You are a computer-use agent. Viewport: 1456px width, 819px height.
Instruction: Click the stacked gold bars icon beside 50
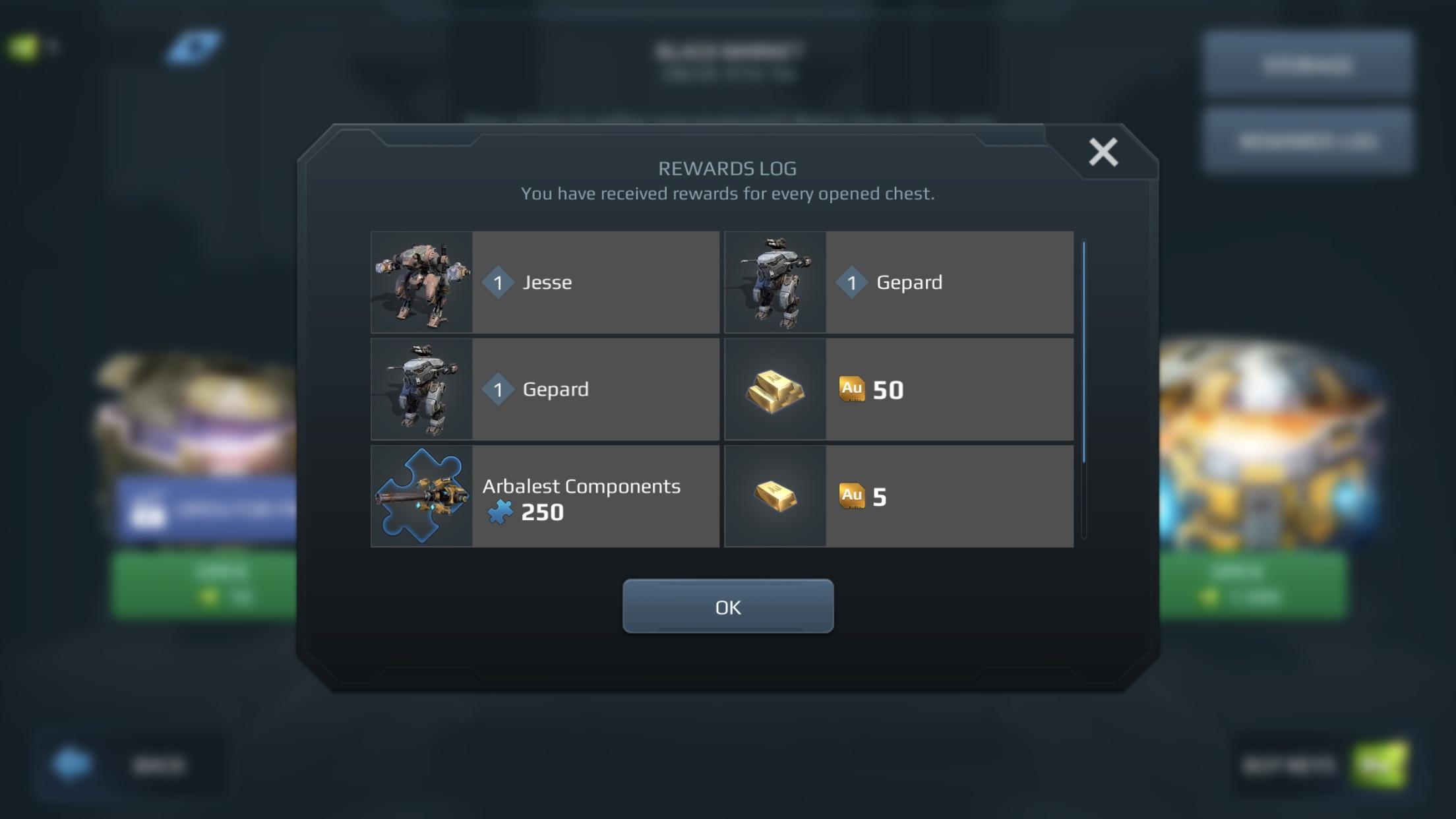tap(775, 389)
